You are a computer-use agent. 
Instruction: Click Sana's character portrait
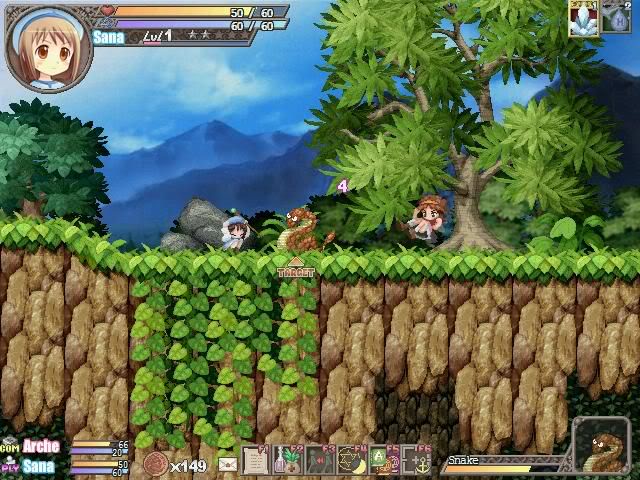point(48,47)
